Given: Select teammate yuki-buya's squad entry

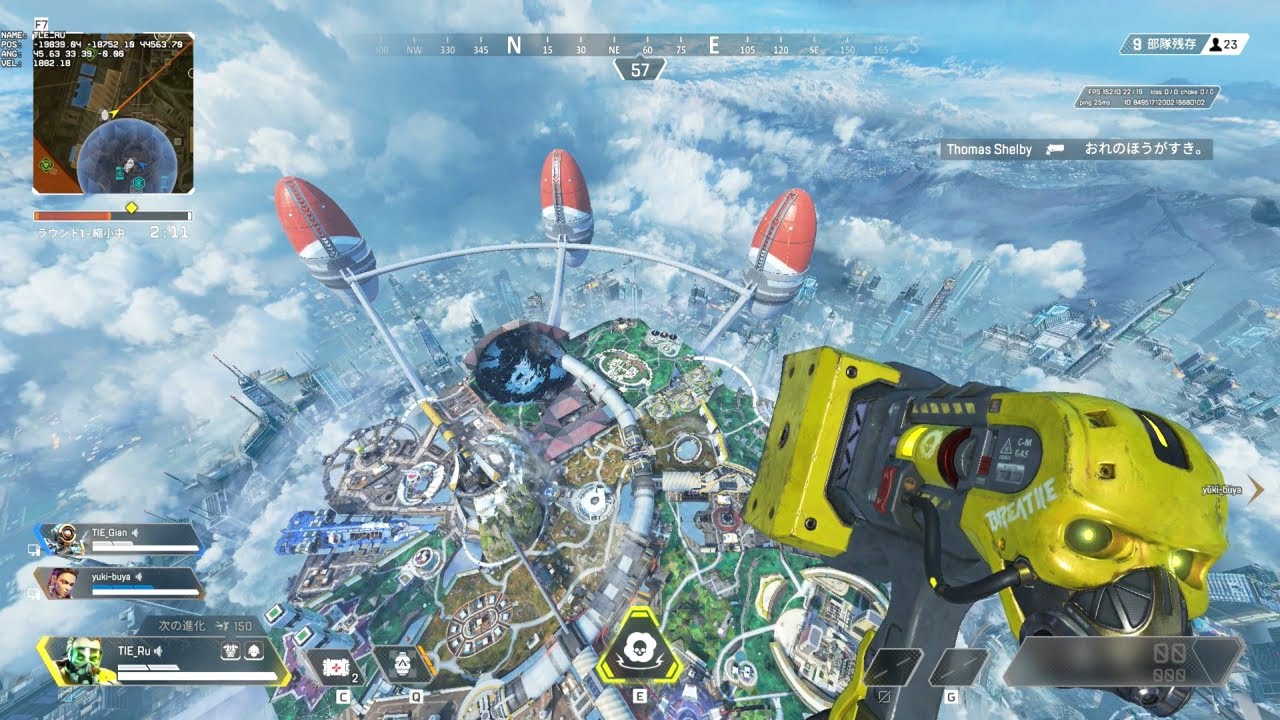Looking at the screenshot, I should pyautogui.click(x=120, y=583).
